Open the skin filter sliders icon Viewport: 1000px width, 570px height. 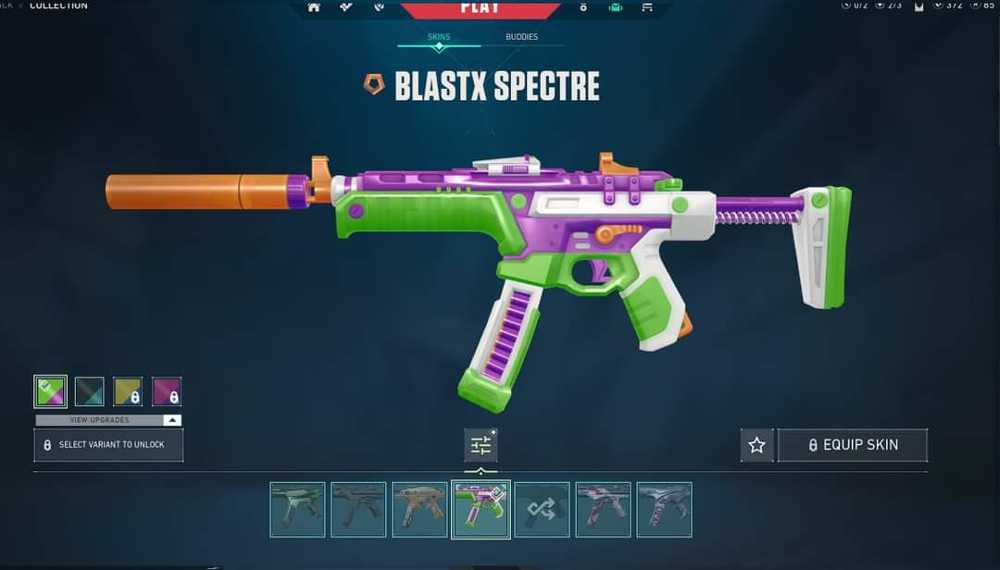[x=481, y=445]
